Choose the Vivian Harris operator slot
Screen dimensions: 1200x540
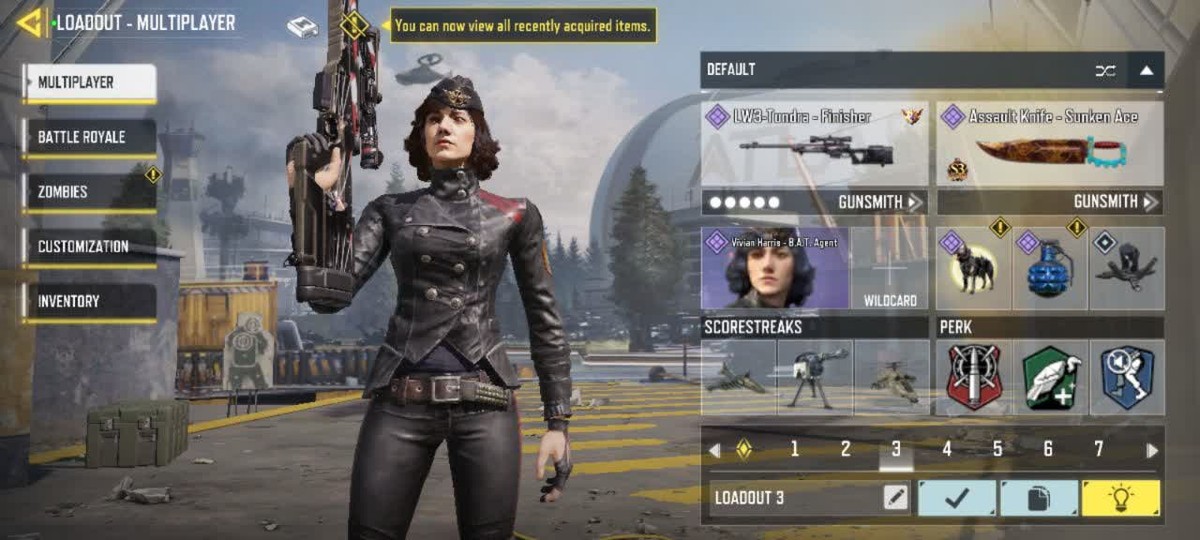(x=775, y=268)
